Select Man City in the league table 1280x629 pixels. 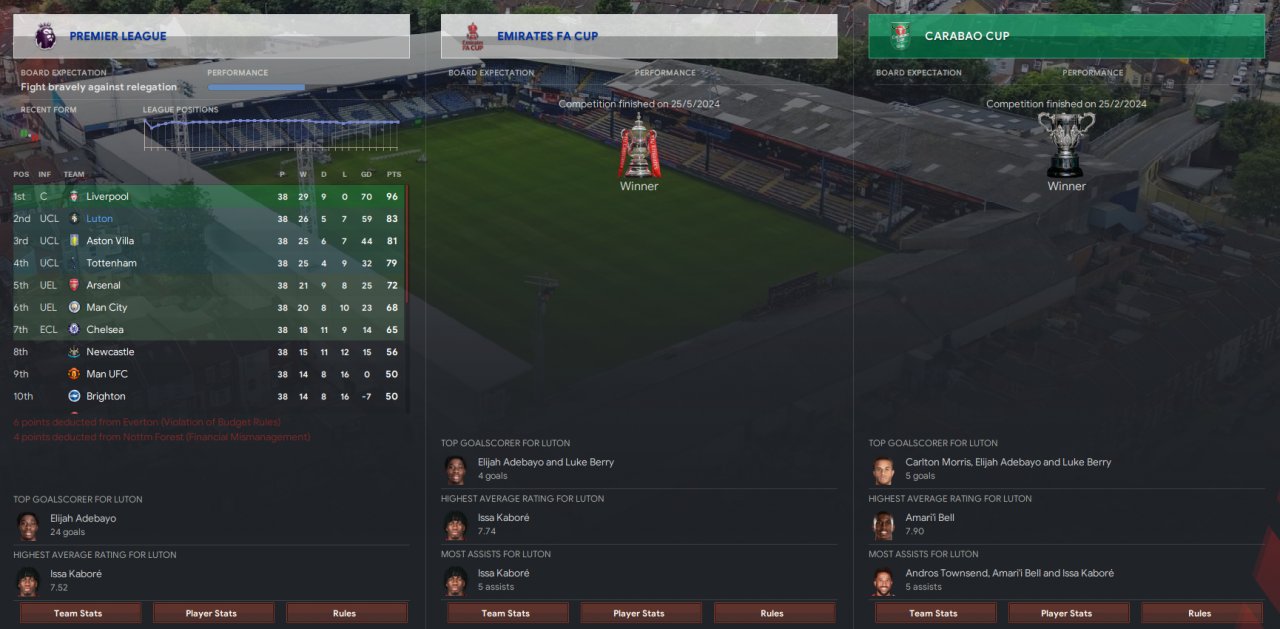click(x=106, y=307)
